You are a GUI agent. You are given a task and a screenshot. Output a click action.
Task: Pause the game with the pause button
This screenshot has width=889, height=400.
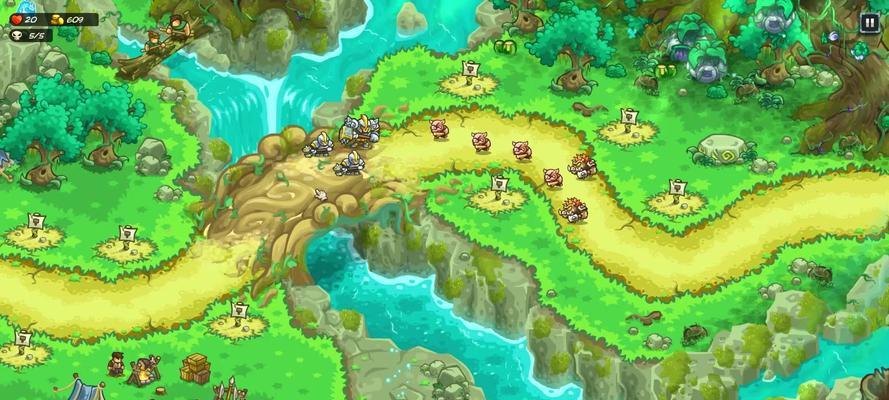(869, 23)
